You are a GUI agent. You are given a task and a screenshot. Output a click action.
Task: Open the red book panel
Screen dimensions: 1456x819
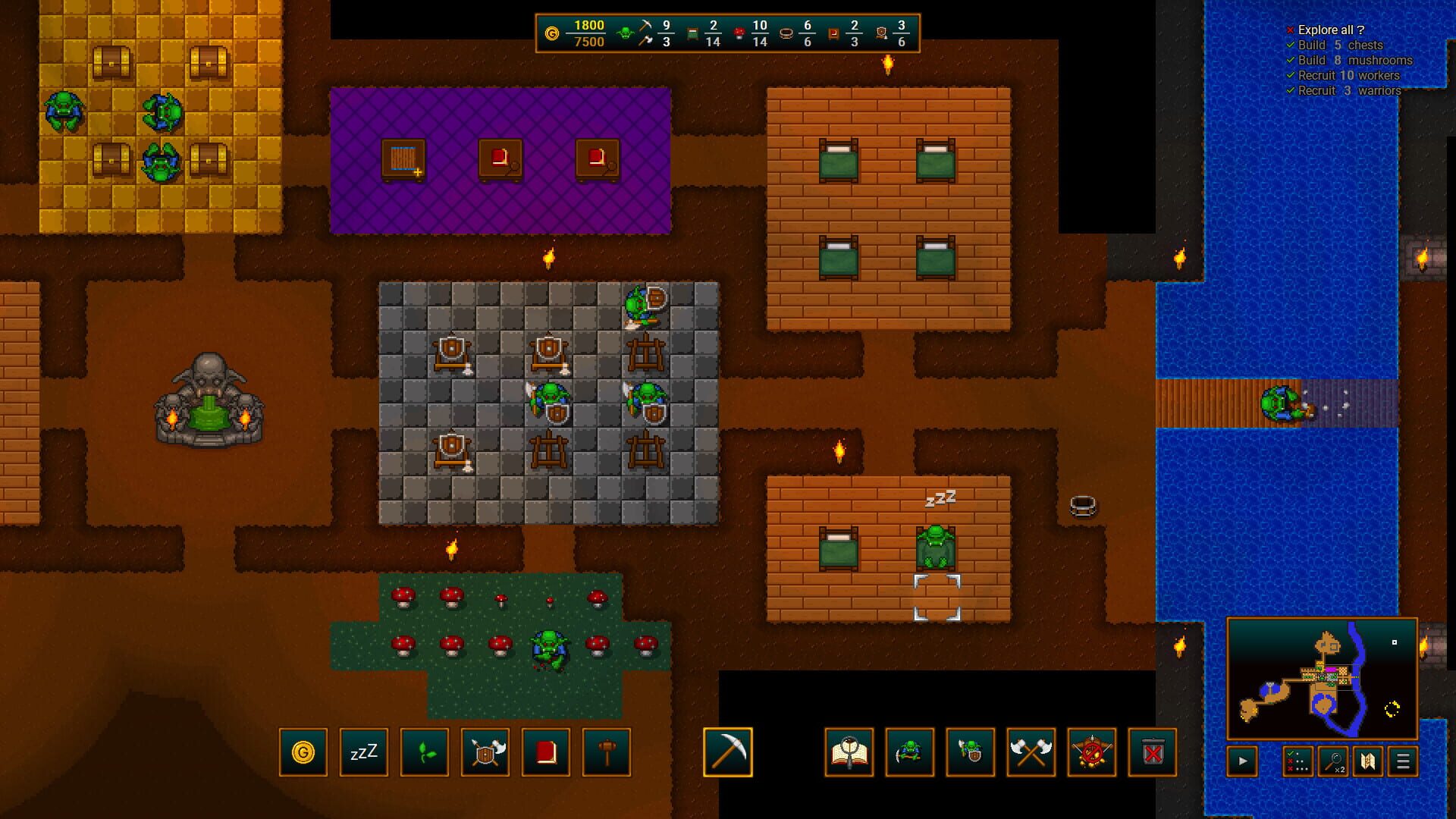click(546, 753)
